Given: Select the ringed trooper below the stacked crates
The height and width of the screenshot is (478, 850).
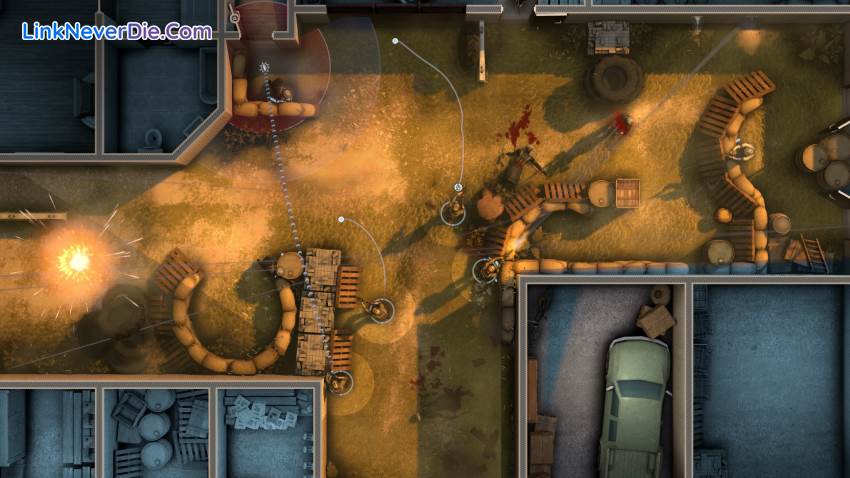Looking at the screenshot, I should (x=341, y=381).
